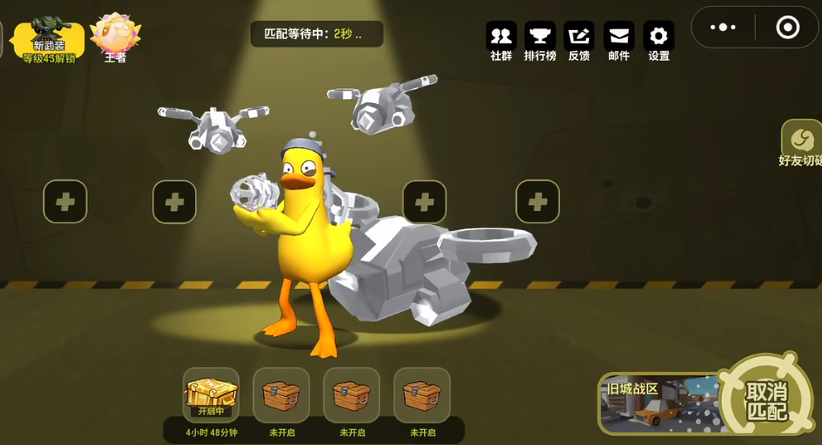Open the 反馈 feedback form
The width and height of the screenshot is (822, 445).
pyautogui.click(x=579, y=39)
